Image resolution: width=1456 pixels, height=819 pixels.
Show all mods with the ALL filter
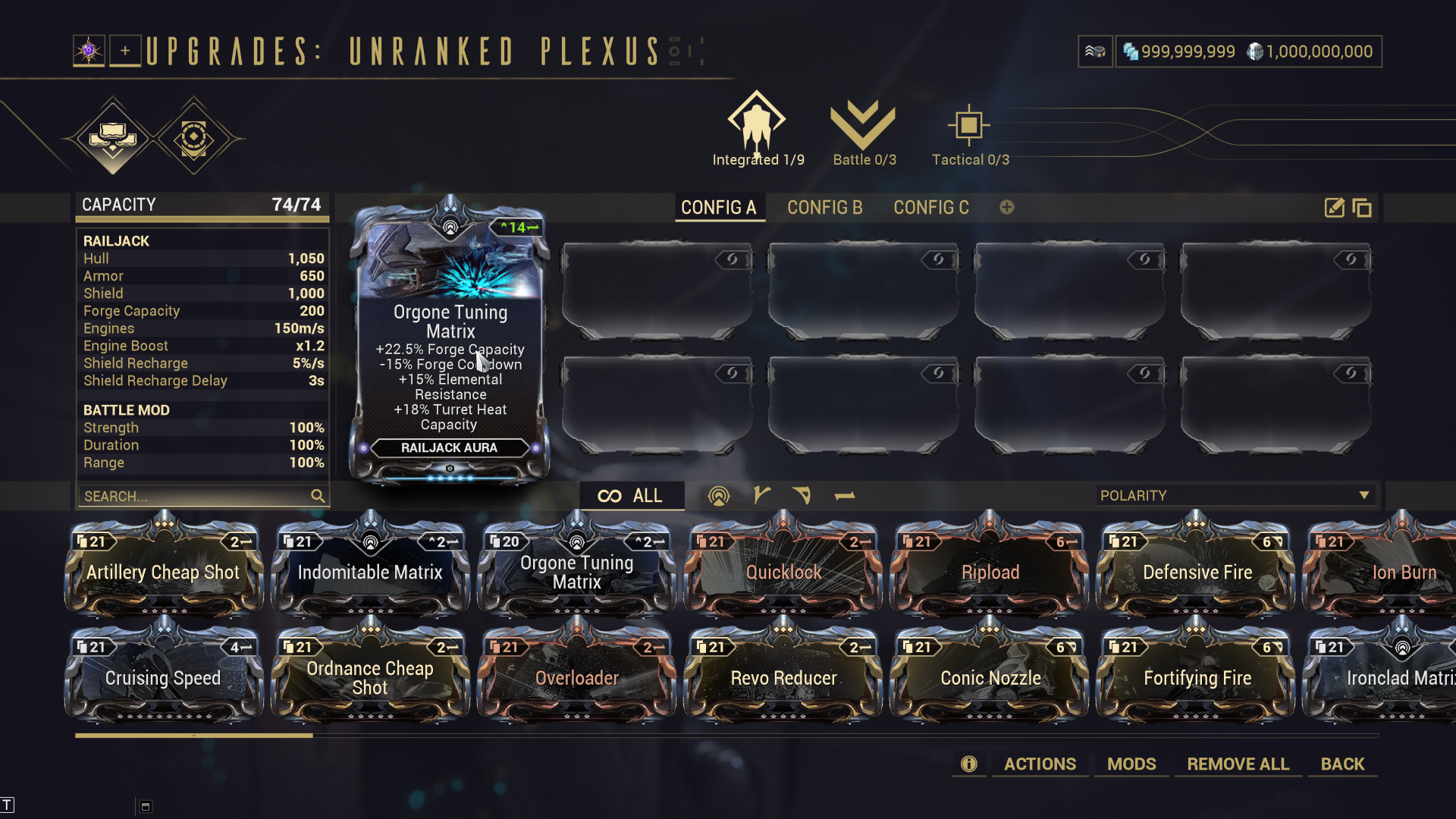631,496
